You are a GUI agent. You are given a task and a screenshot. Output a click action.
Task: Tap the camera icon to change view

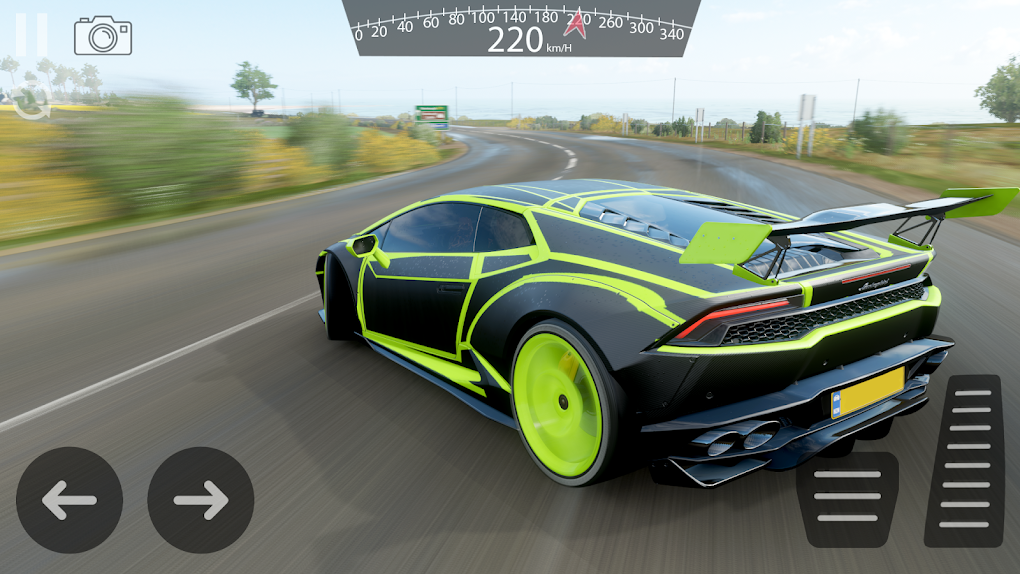click(x=103, y=36)
